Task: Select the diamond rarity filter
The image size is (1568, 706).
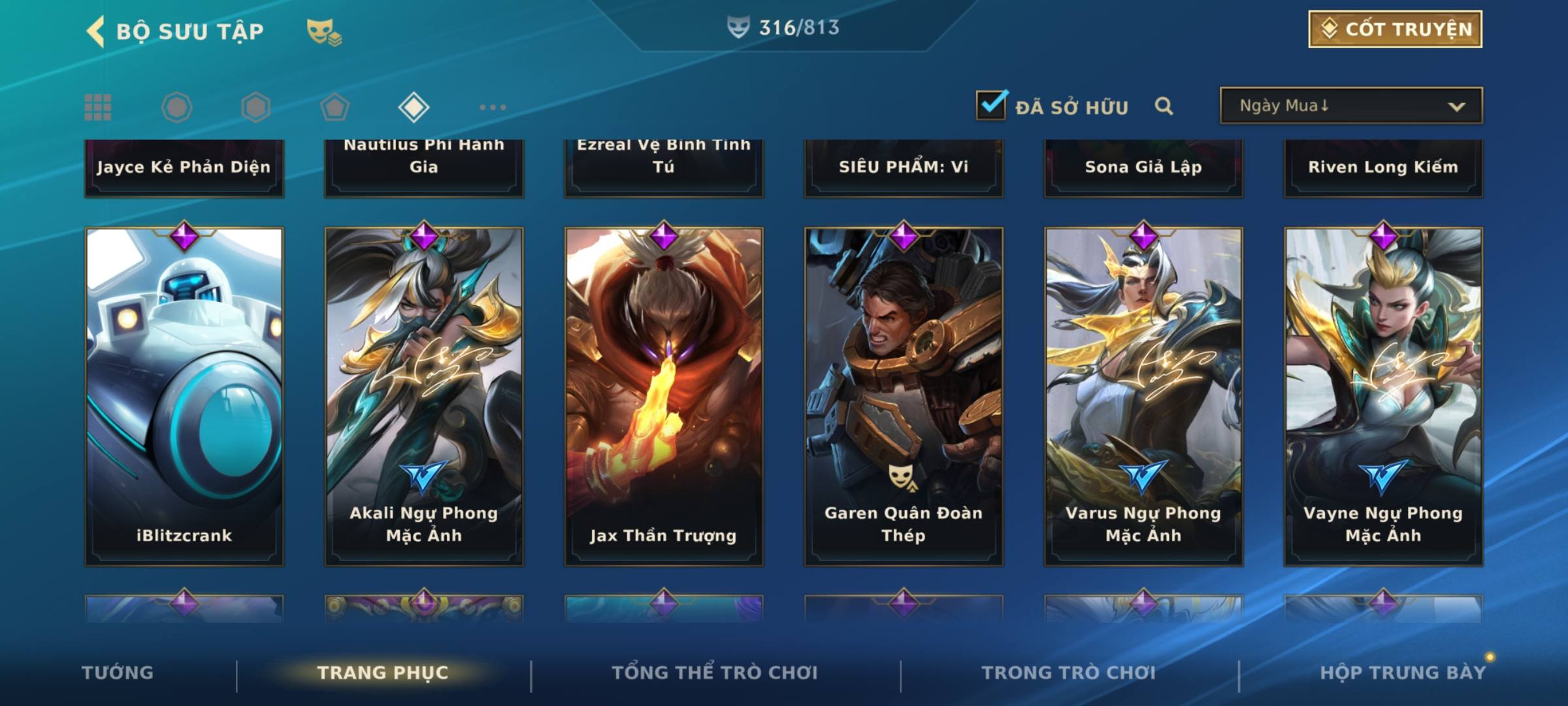Action: [x=414, y=107]
